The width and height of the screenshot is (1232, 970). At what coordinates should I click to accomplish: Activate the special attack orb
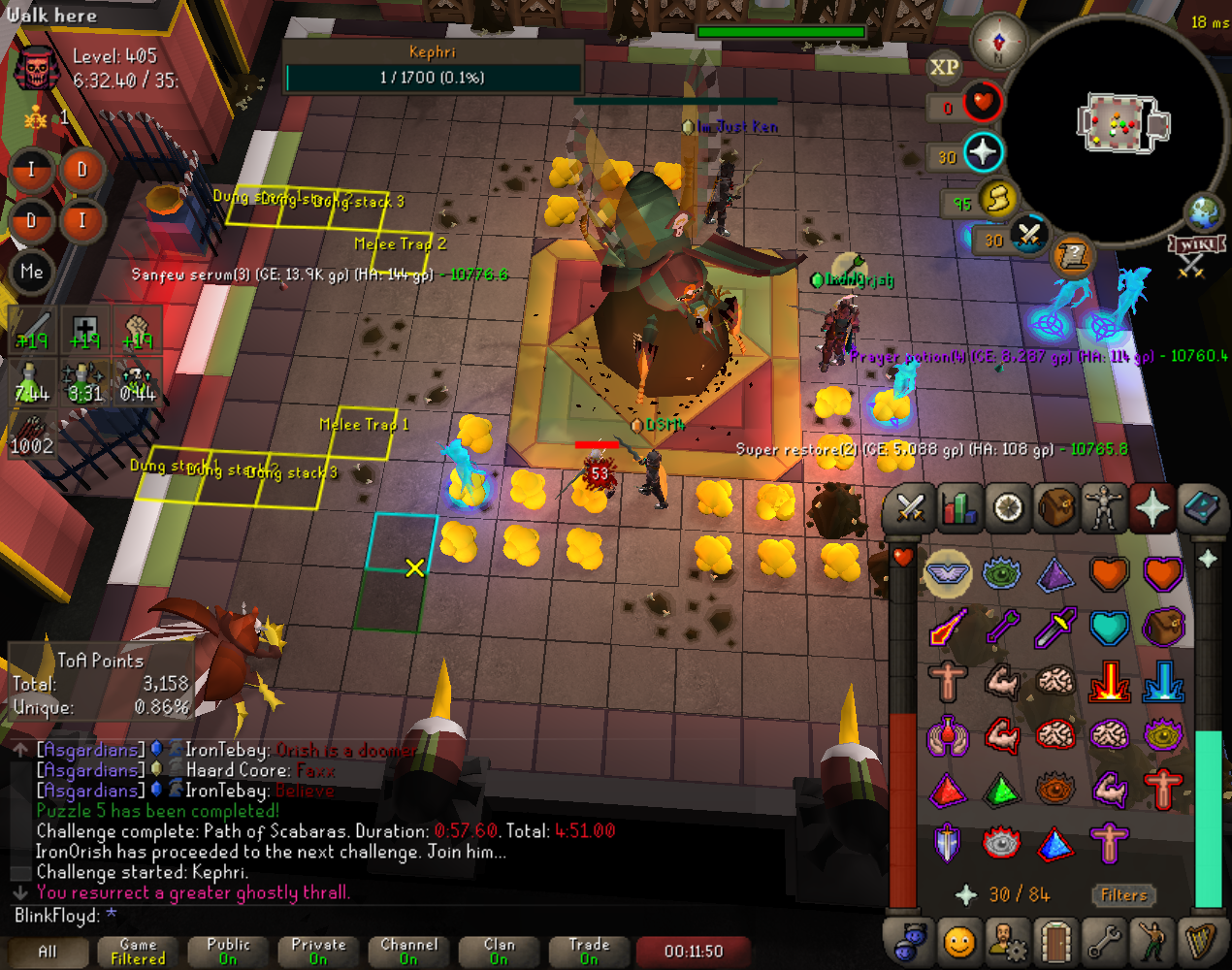click(x=1028, y=234)
